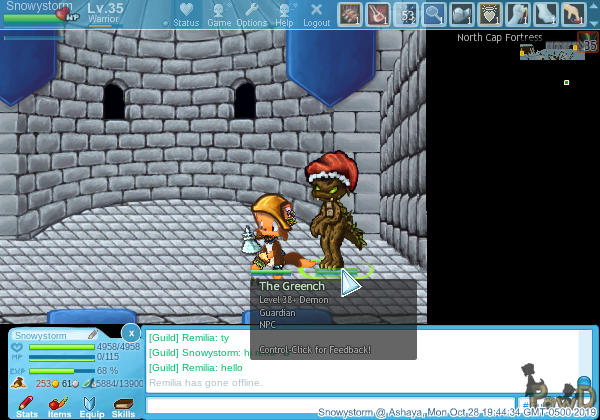Close the chat panel with the X button
Image resolution: width=600 pixels, height=420 pixels.
pyautogui.click(x=131, y=332)
